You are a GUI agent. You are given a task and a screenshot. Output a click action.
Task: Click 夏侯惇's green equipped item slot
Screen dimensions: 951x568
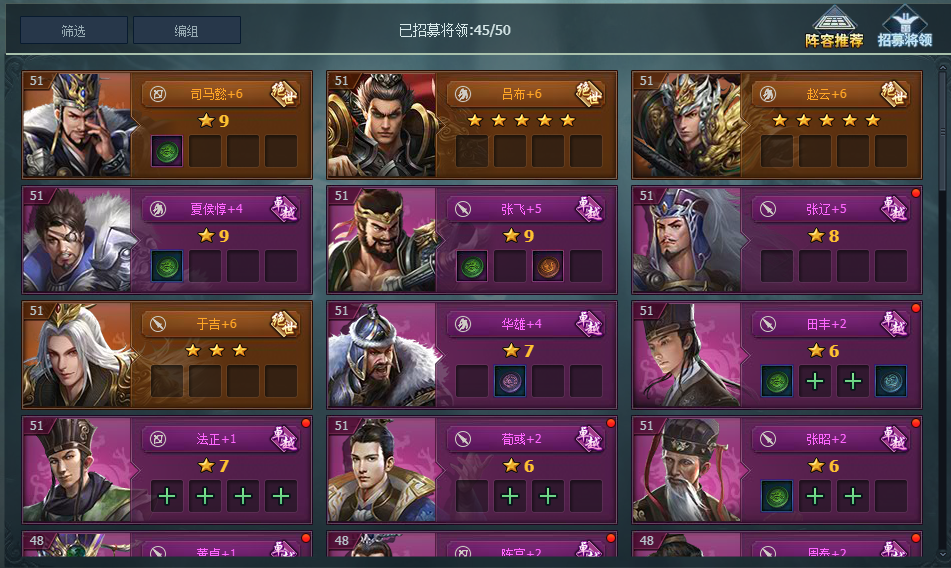[167, 266]
